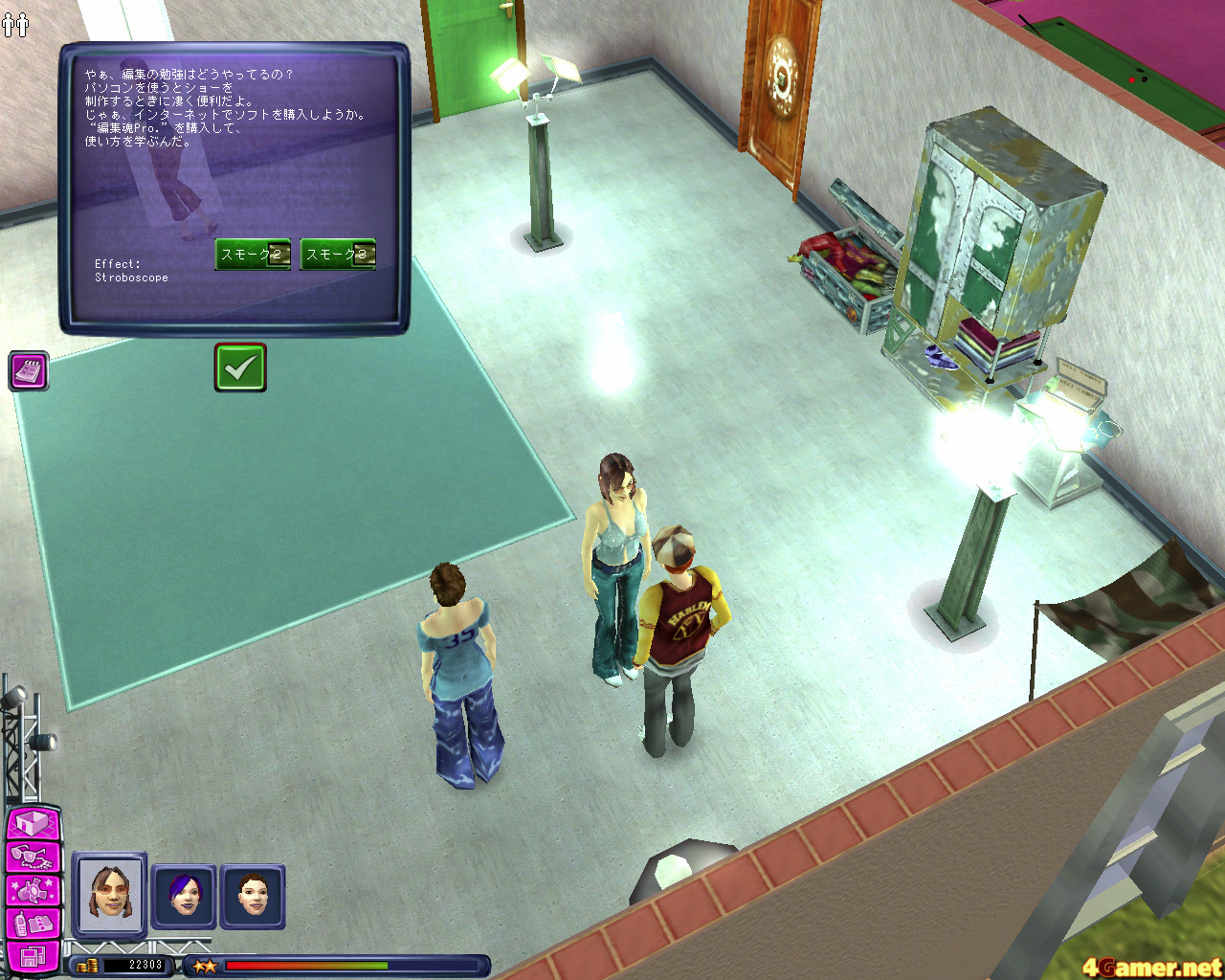The width and height of the screenshot is (1225, 980).
Task: Select the rightmost brunette character portrait
Action: click(x=253, y=898)
